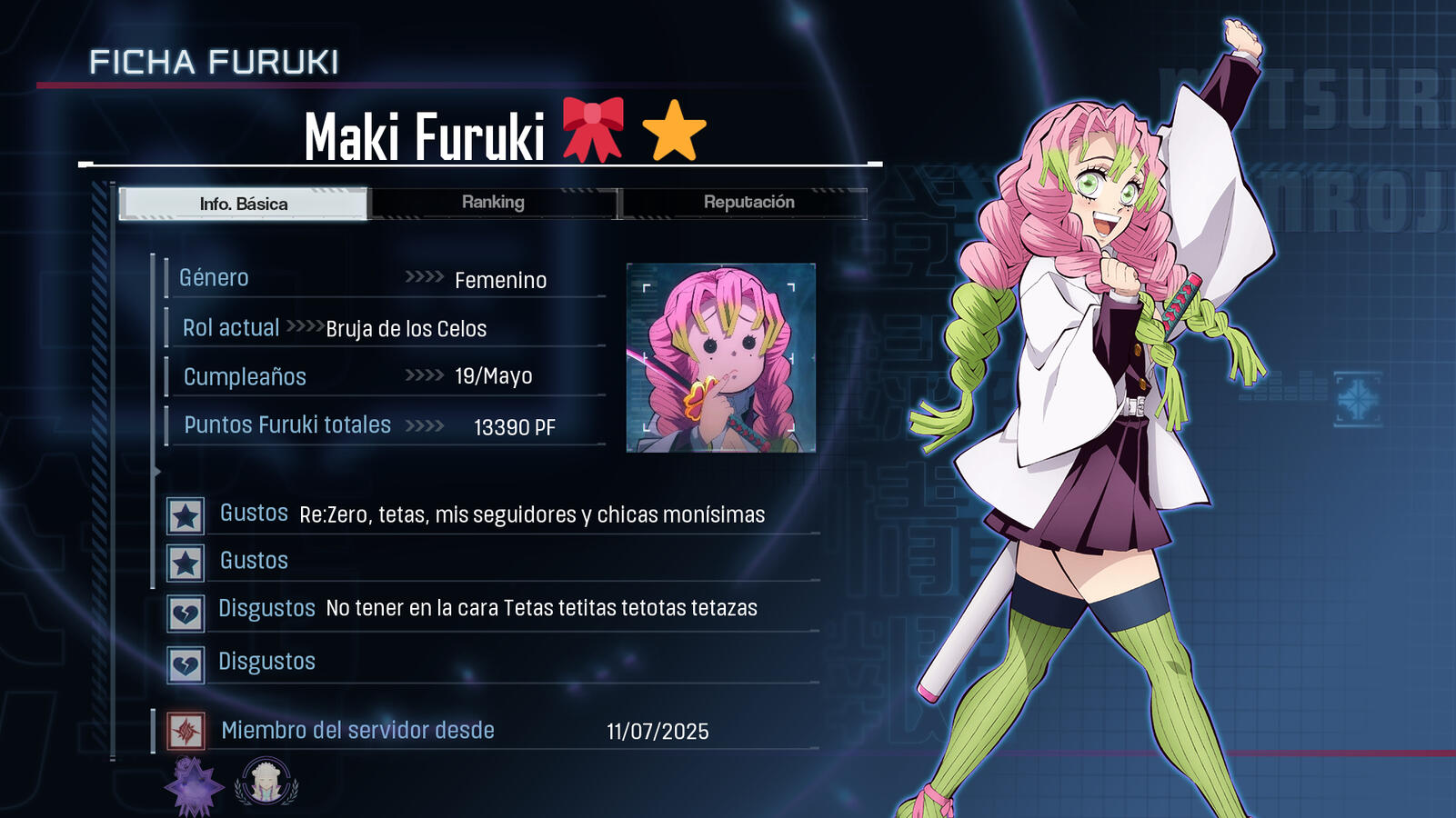This screenshot has width=1456, height=818.
Task: Switch to the Info. Básica tab
Action: click(x=244, y=204)
